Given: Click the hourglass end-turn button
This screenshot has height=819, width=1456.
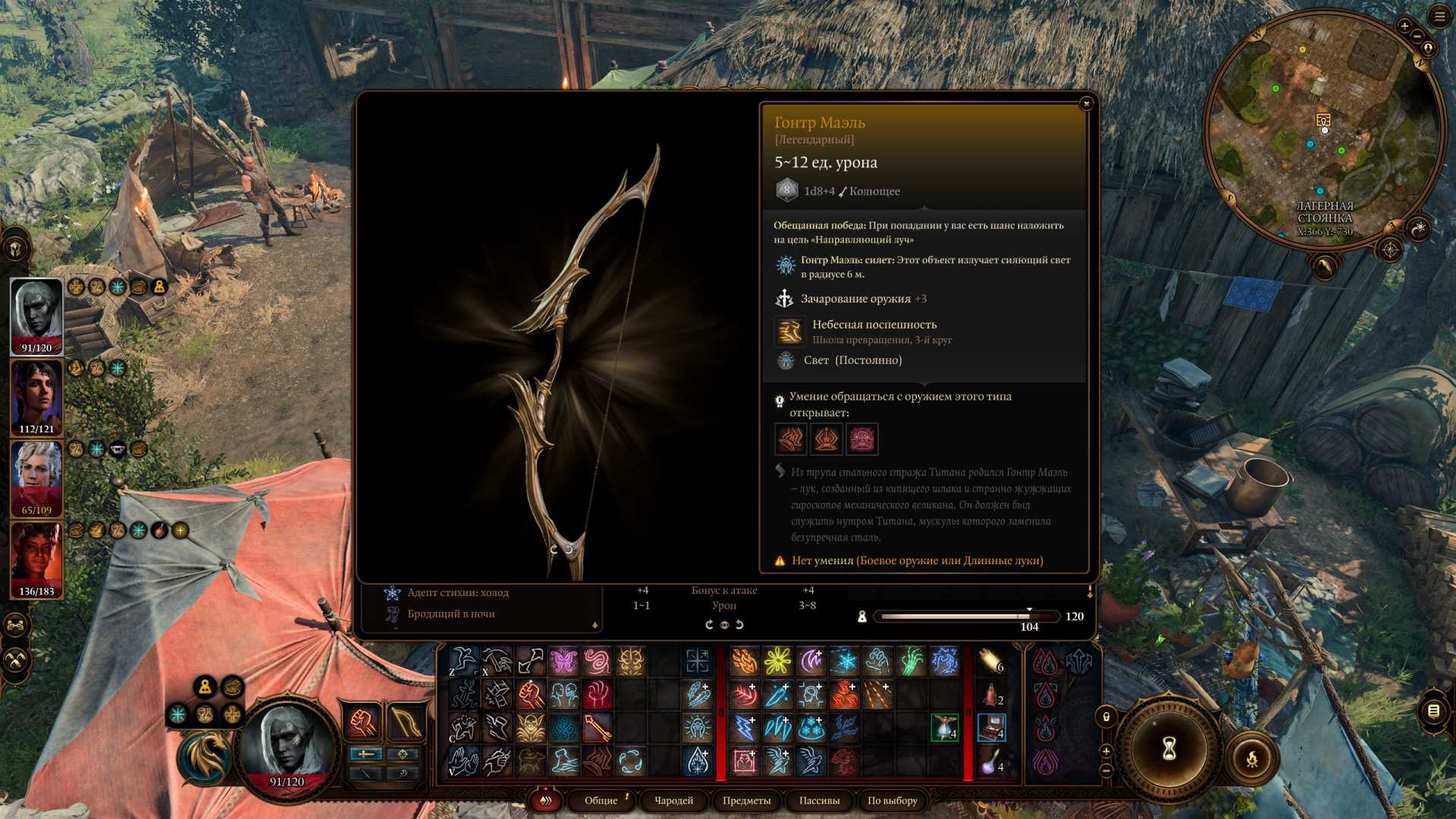Looking at the screenshot, I should point(1169,749).
